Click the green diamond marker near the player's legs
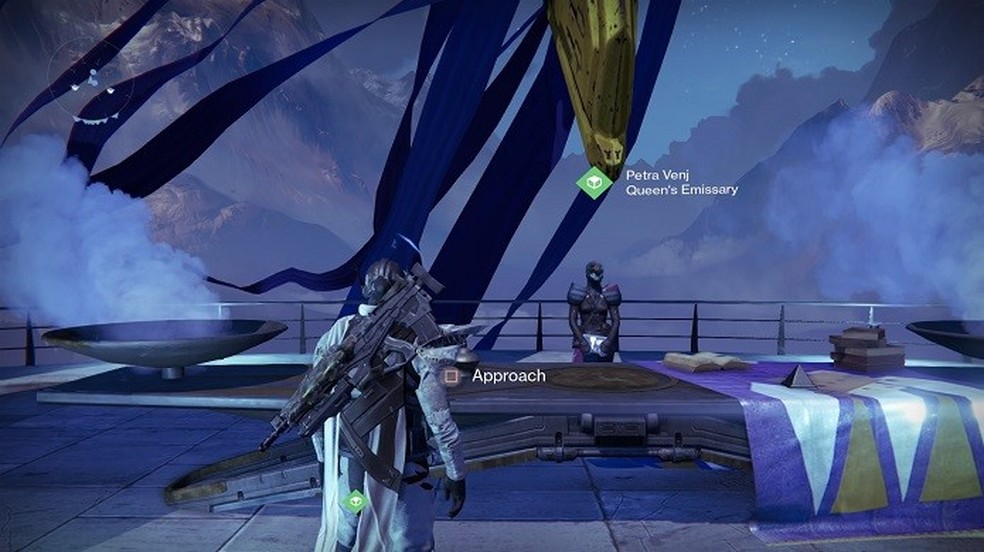 click(x=354, y=500)
